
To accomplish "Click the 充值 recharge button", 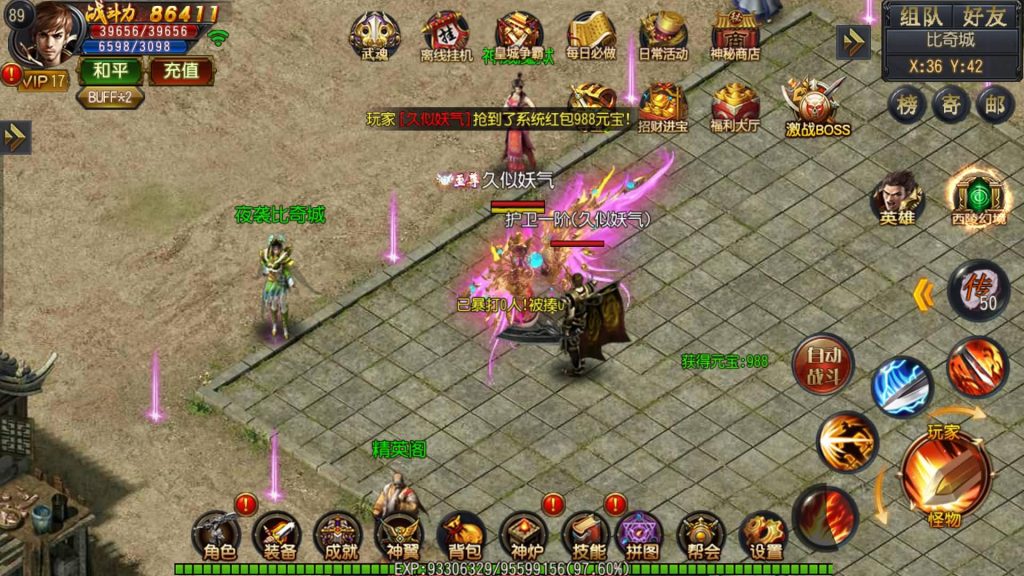I will (x=181, y=71).
